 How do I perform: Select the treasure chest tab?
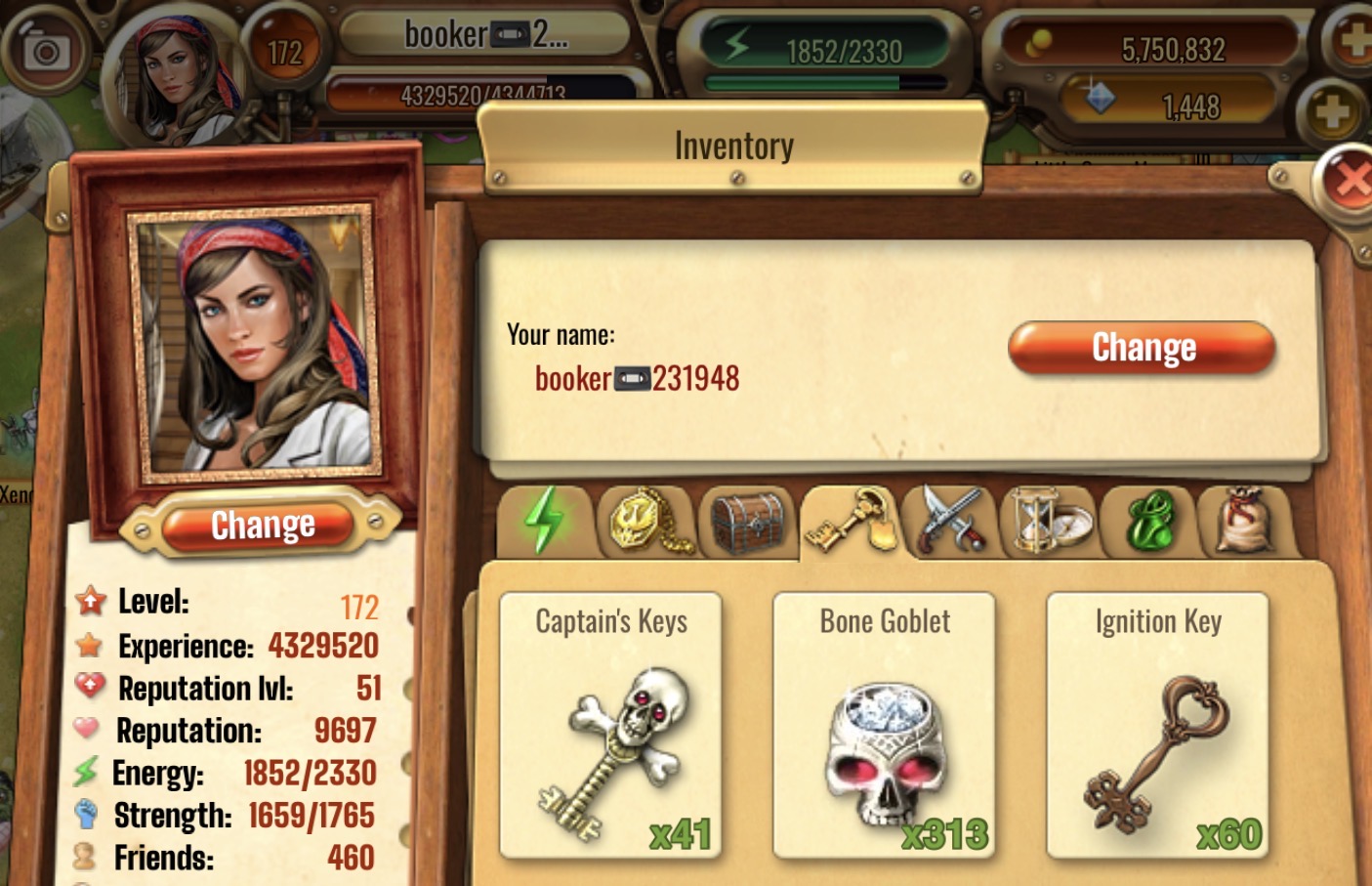748,521
